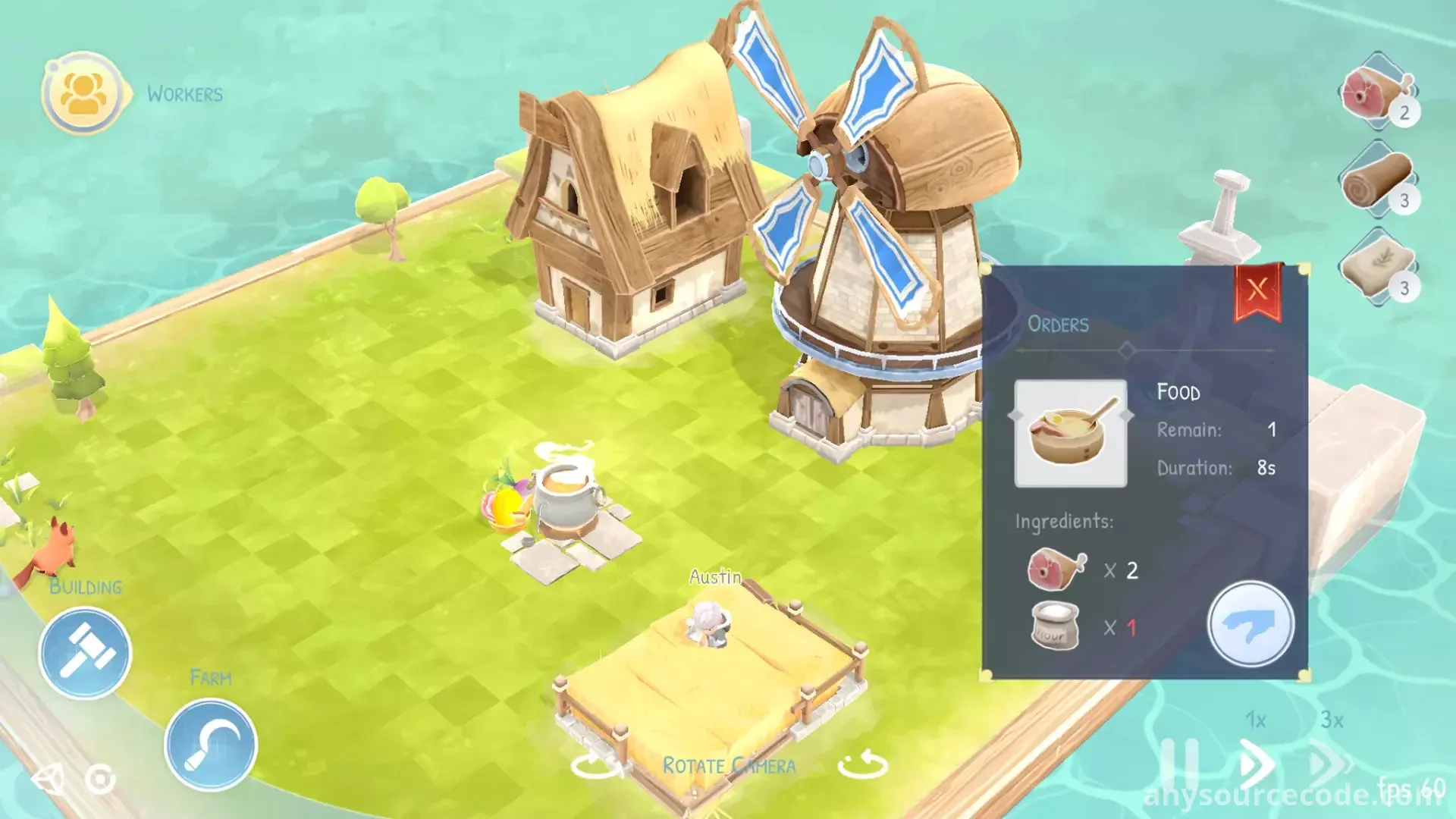Confirm the order with the hand button
The width and height of the screenshot is (1456, 819).
coord(1250,624)
